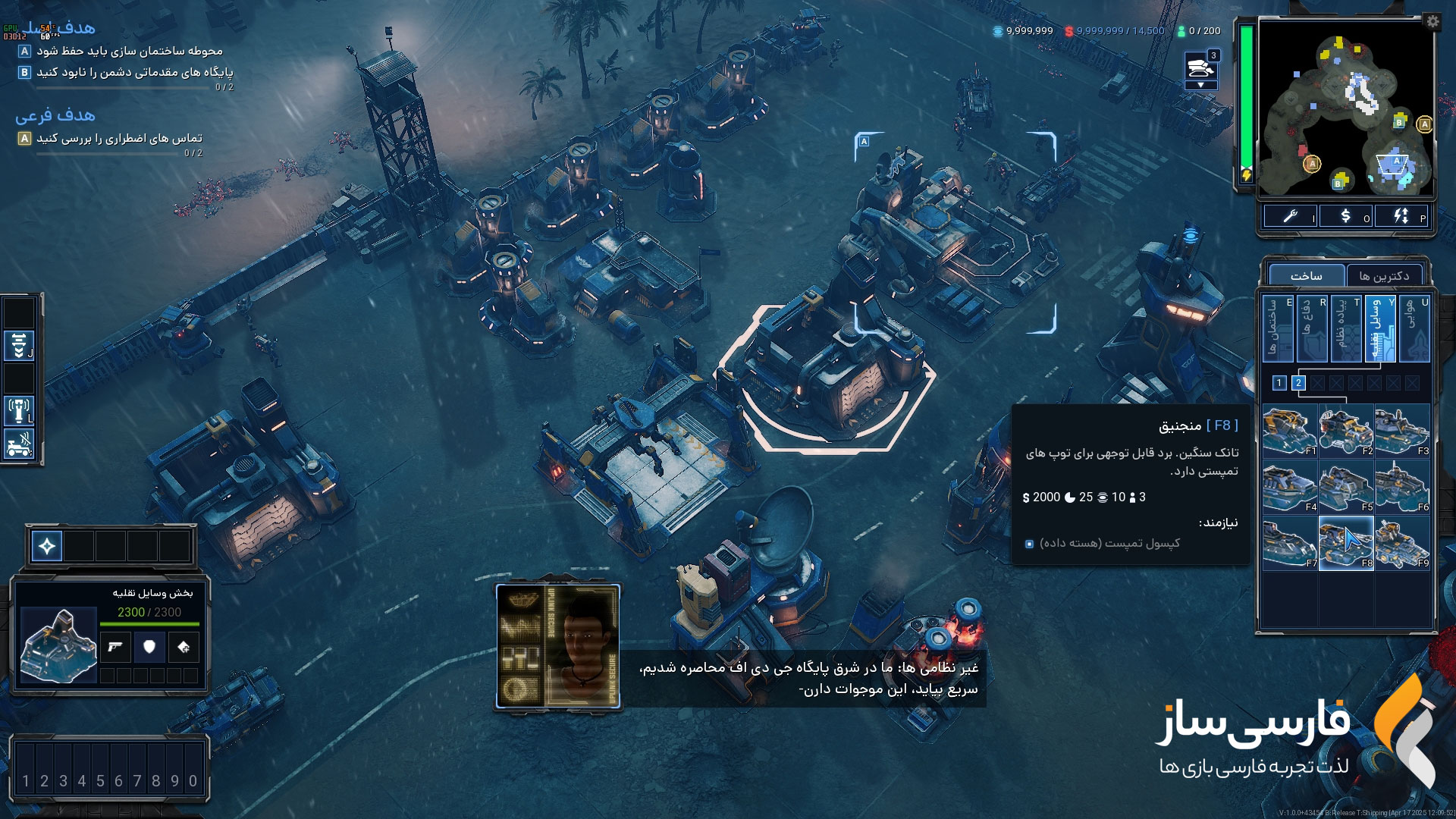The width and height of the screenshot is (1456, 819).
Task: Click the shield icon in the building info panel
Action: tap(149, 647)
